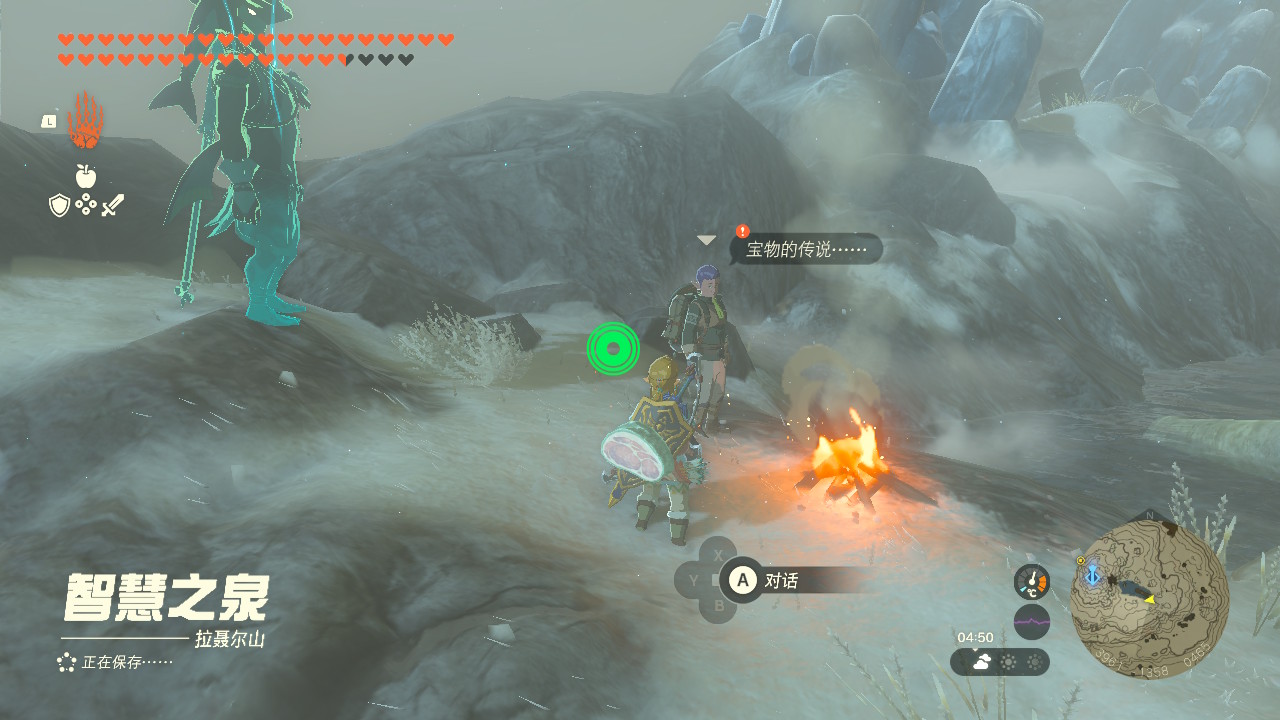Viewport: 1280px width, 720px height.
Task: Select the shield quick-menu icon
Action: [x=59, y=205]
